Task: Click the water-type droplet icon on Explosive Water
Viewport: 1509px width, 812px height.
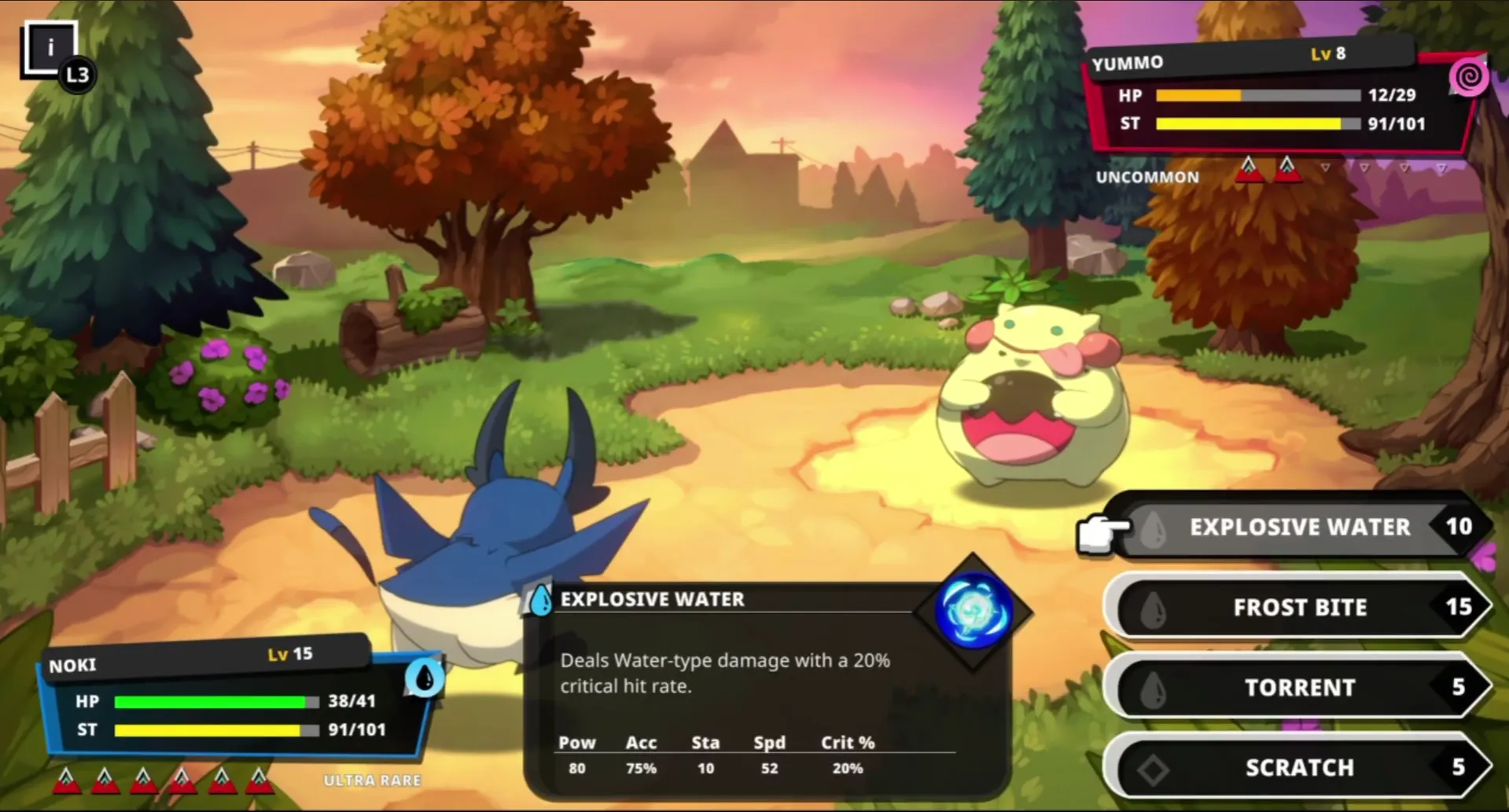Action: pyautogui.click(x=1153, y=527)
